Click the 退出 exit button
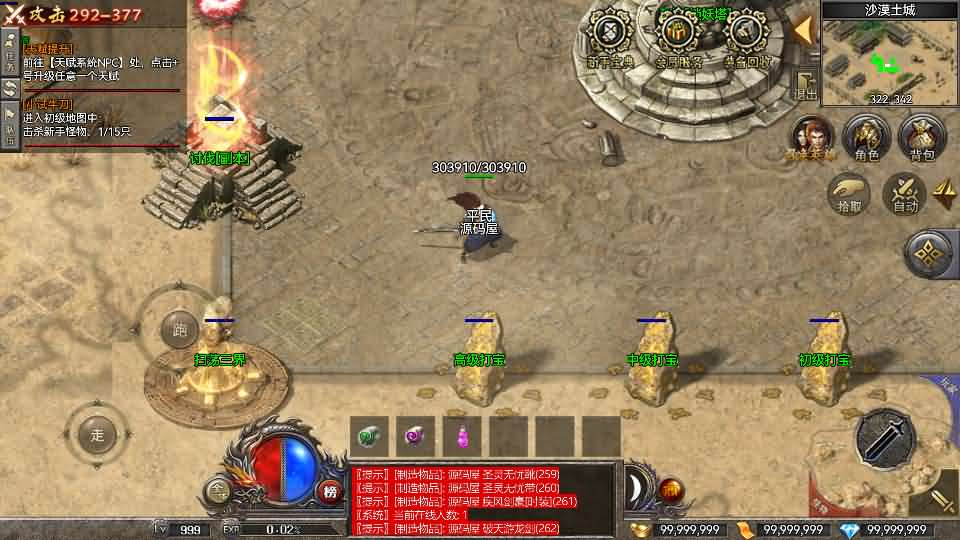The image size is (960, 540). click(x=806, y=86)
